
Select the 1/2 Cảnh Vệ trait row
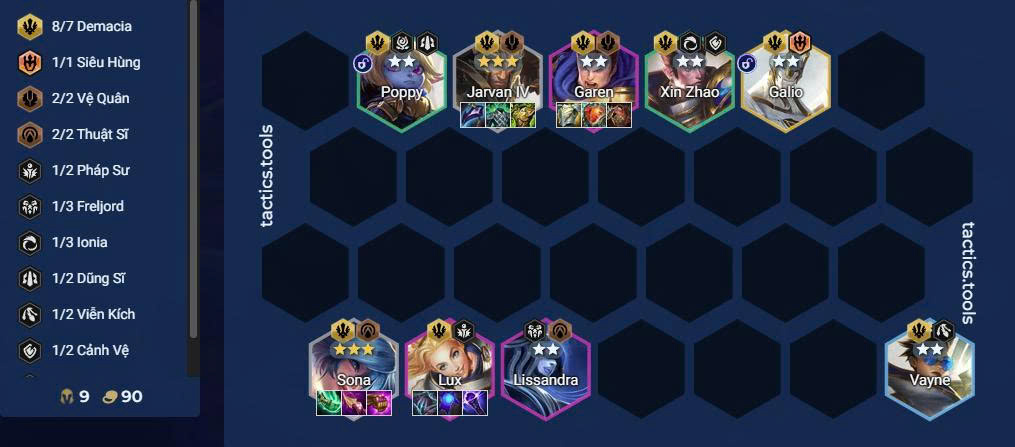(x=90, y=351)
